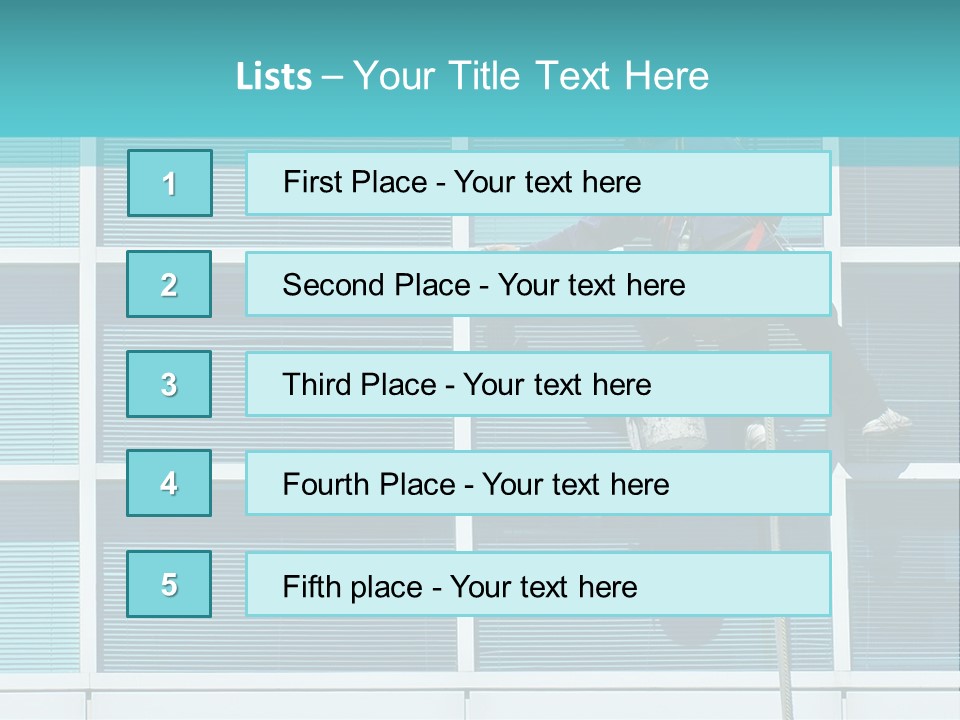Select the Lists title text
The width and height of the screenshot is (960, 720).
pos(472,76)
